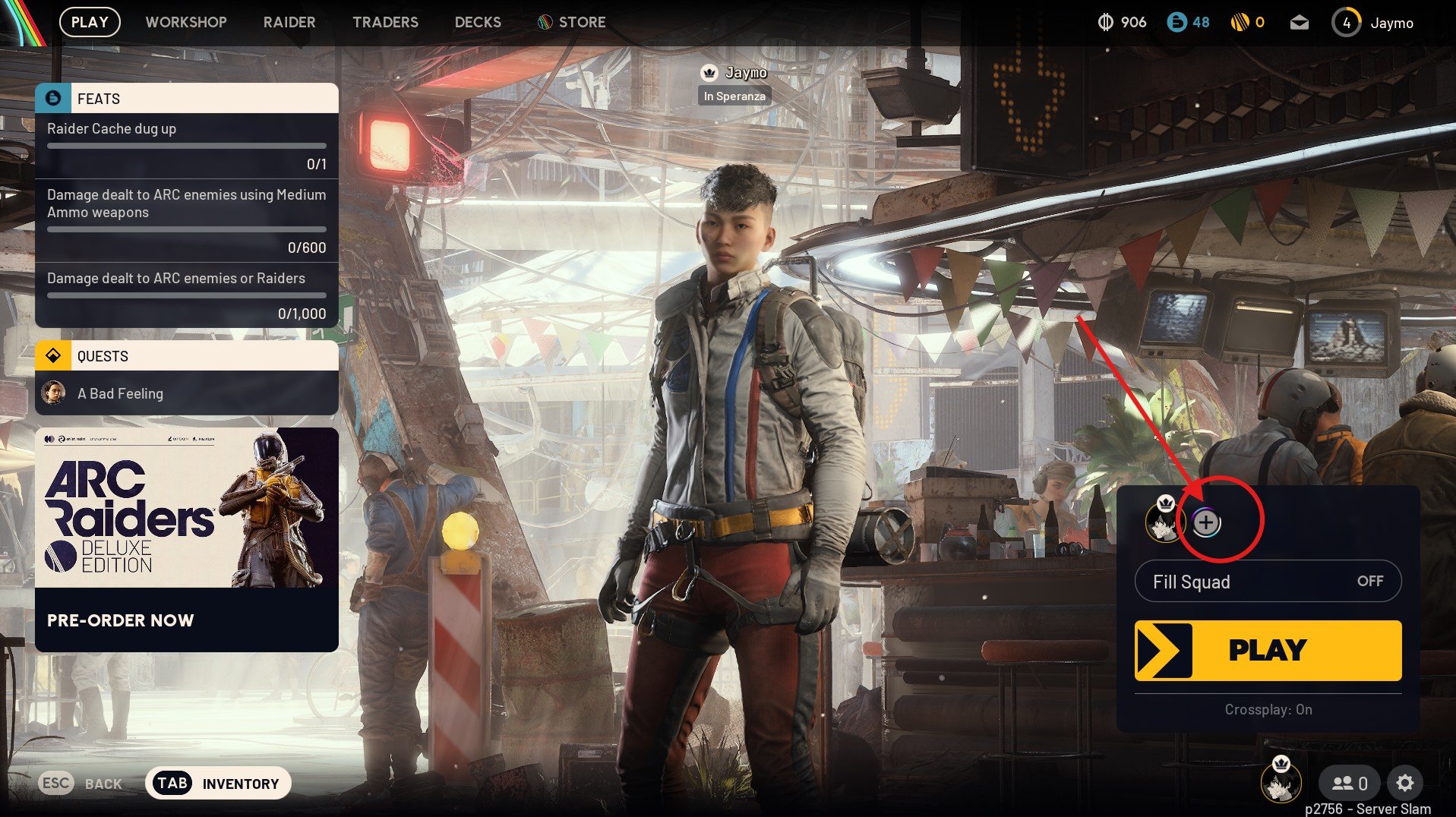Open settings via the gear icon
The image size is (1456, 817).
point(1405,783)
